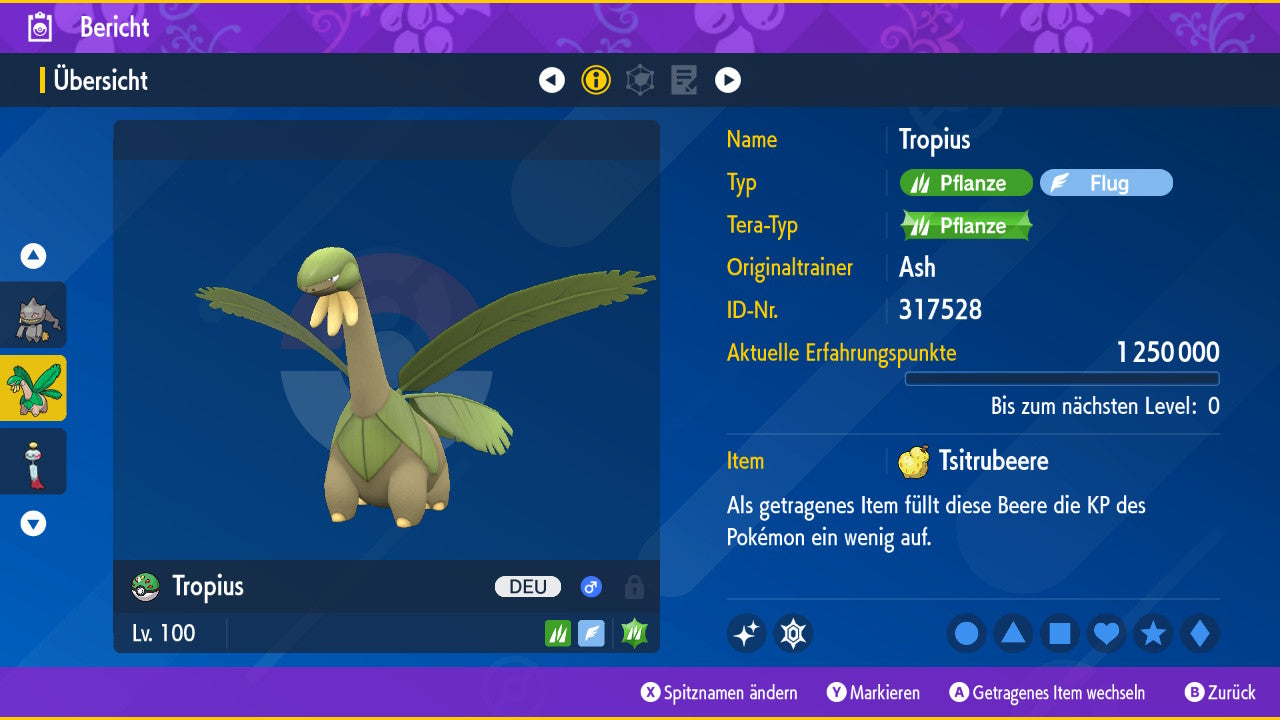1280x720 pixels.
Task: Choose Spitznamen ändern option
Action: 720,693
